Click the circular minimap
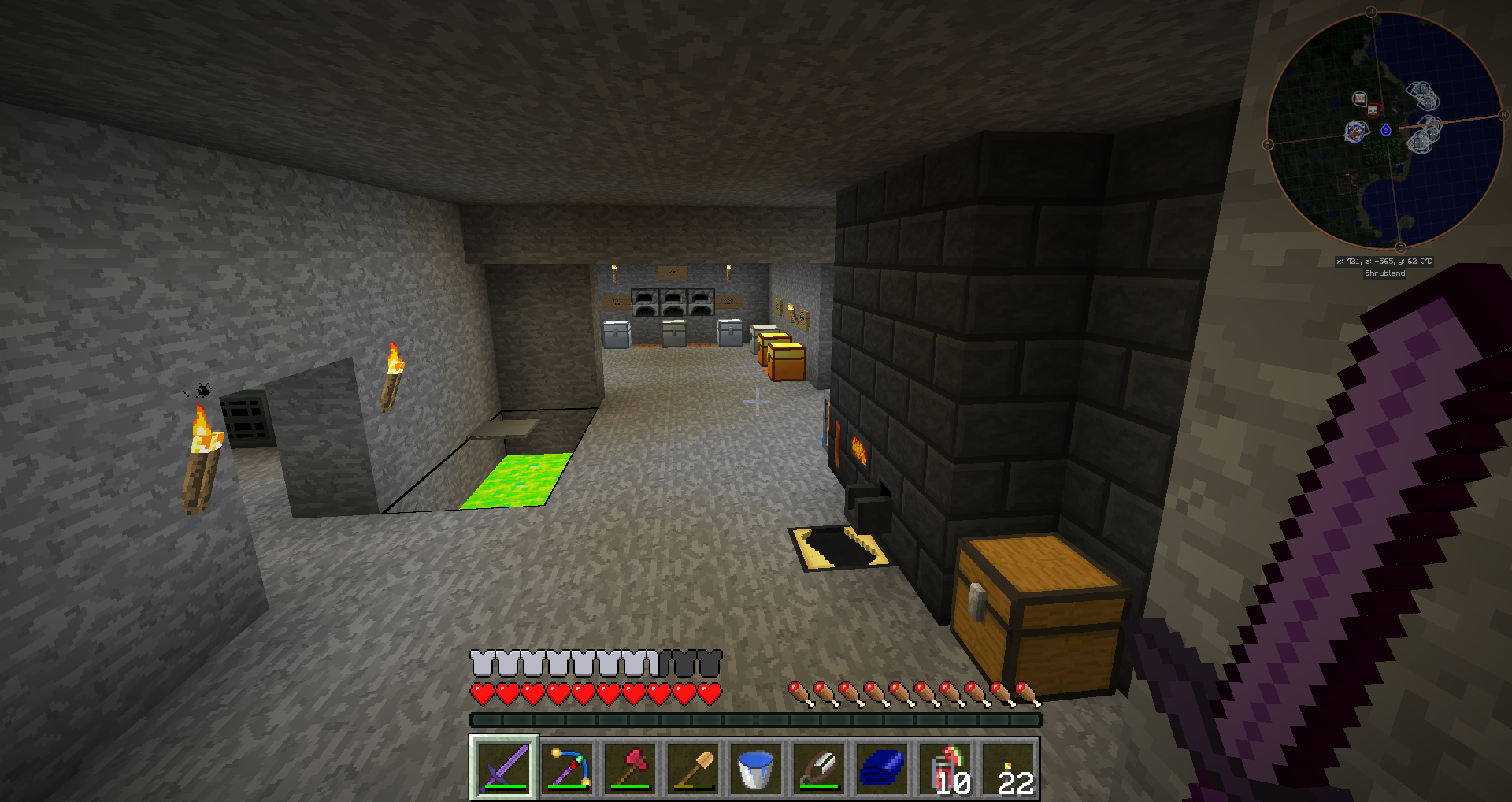Image resolution: width=1512 pixels, height=802 pixels. coord(1384,130)
